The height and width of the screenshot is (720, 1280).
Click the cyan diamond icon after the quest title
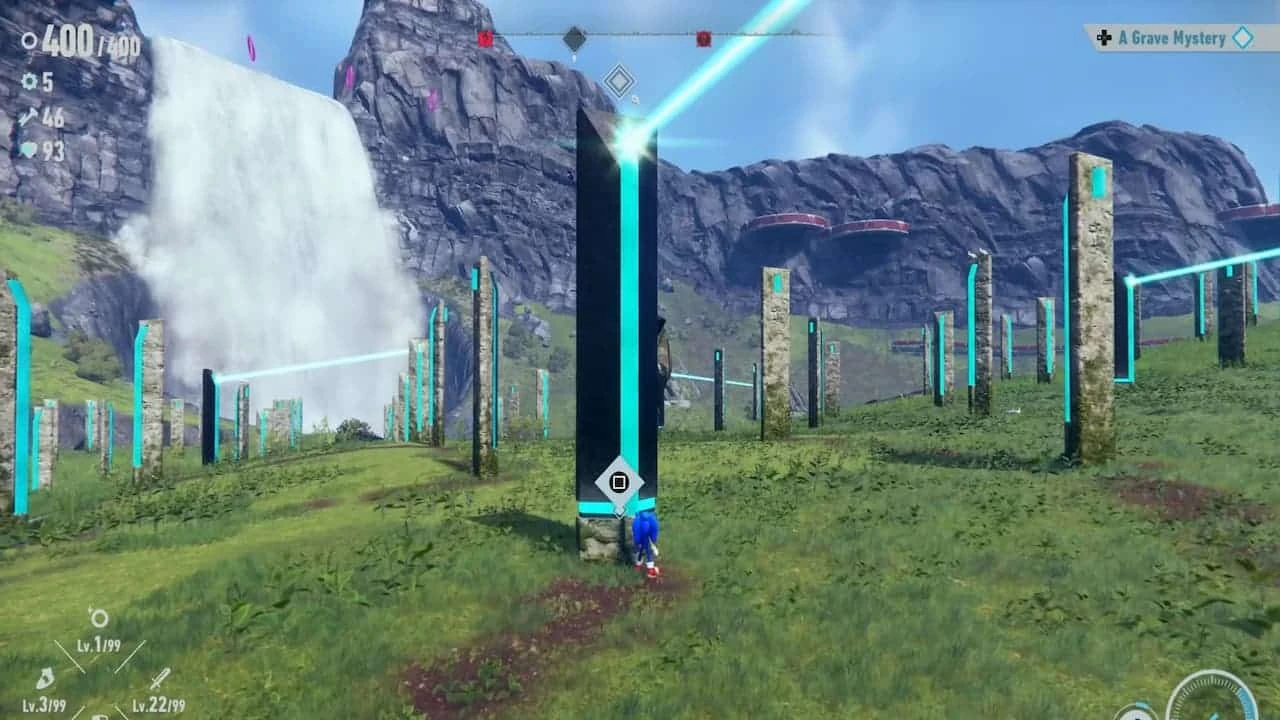point(1244,37)
